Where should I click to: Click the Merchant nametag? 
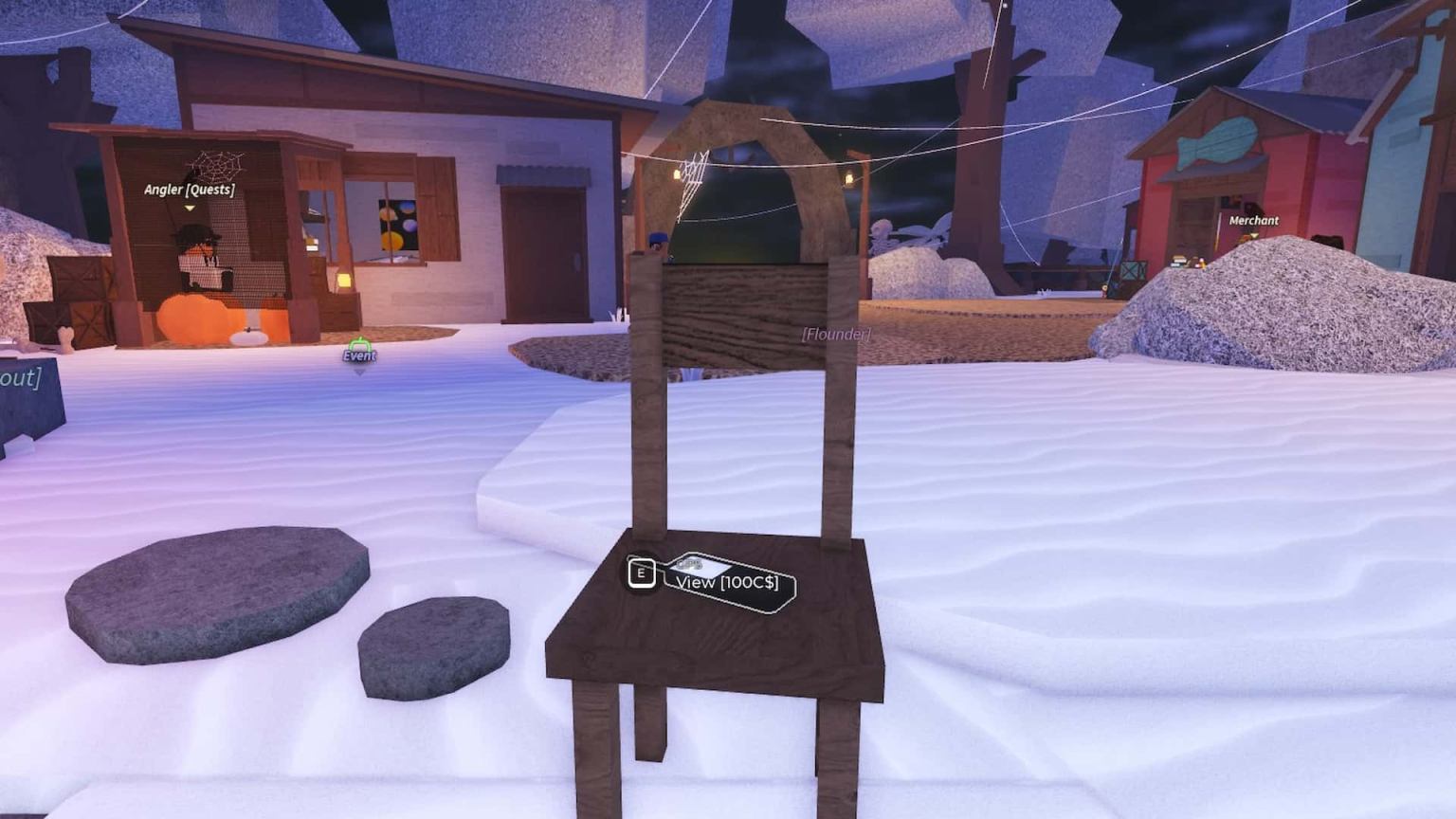pos(1252,220)
